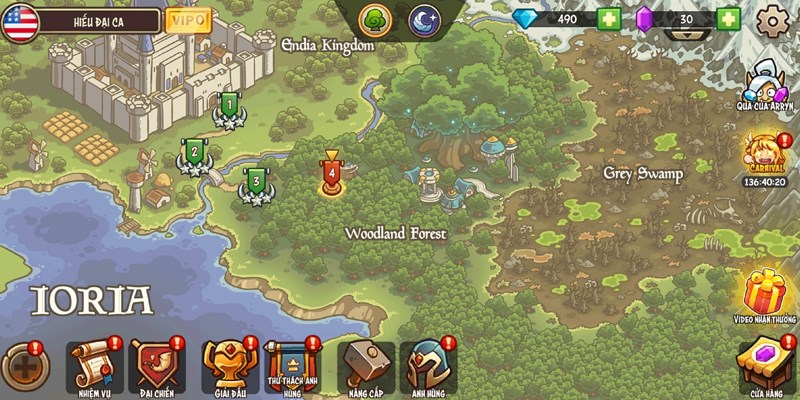Open the settings gear
The width and height of the screenshot is (800, 400).
pos(772,20)
